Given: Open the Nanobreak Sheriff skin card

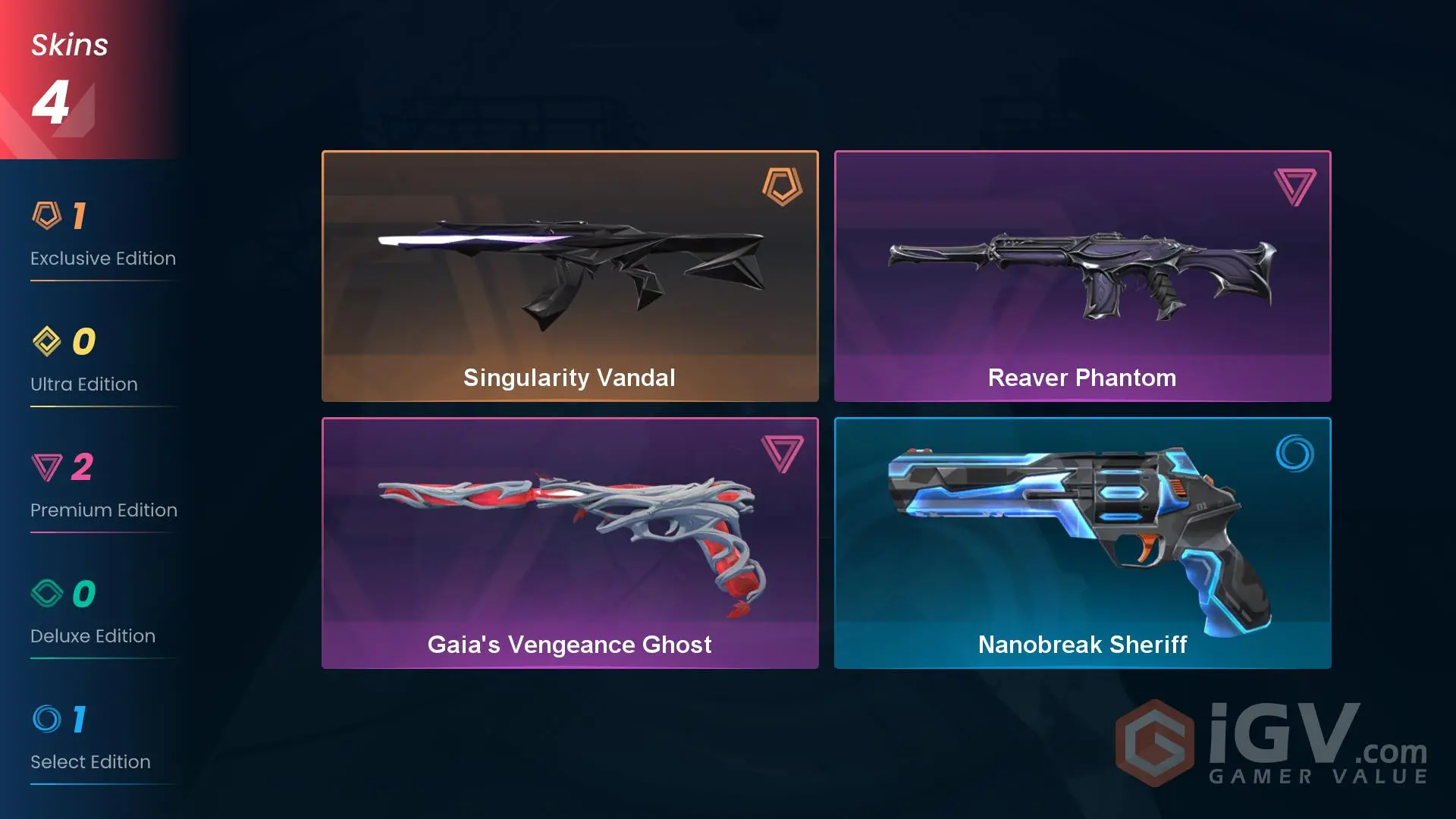Looking at the screenshot, I should (x=1082, y=542).
